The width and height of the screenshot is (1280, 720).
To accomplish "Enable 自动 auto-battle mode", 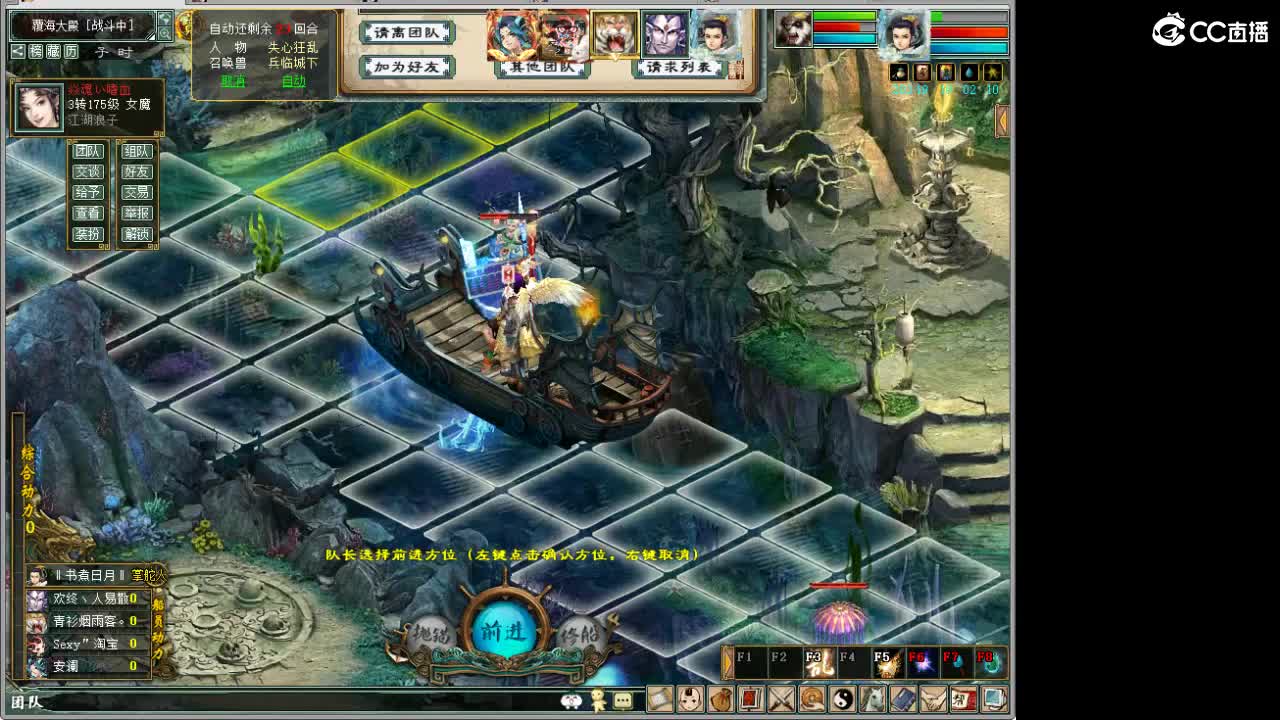I will 293,81.
